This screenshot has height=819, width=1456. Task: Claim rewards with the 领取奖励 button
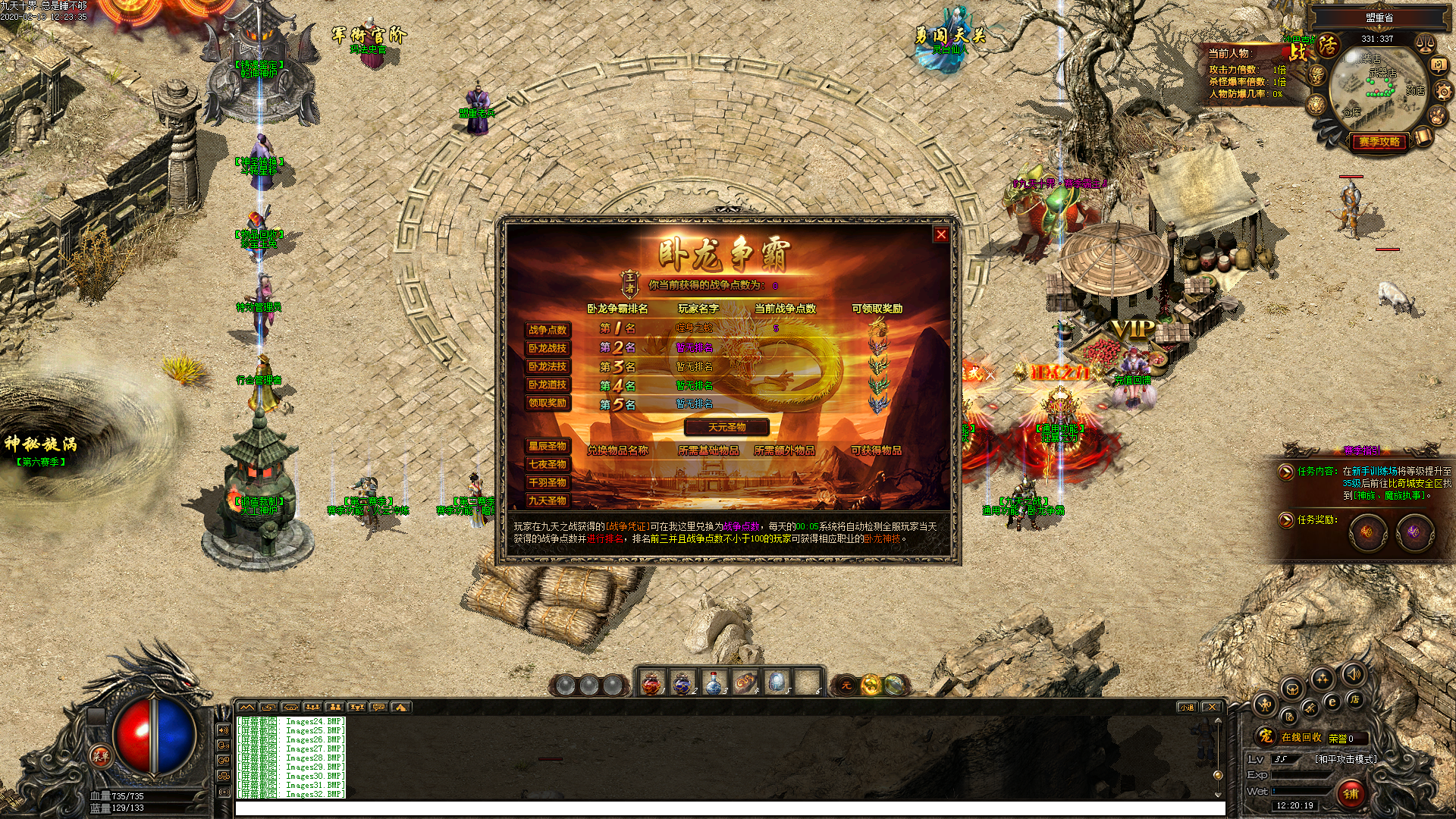click(x=548, y=403)
